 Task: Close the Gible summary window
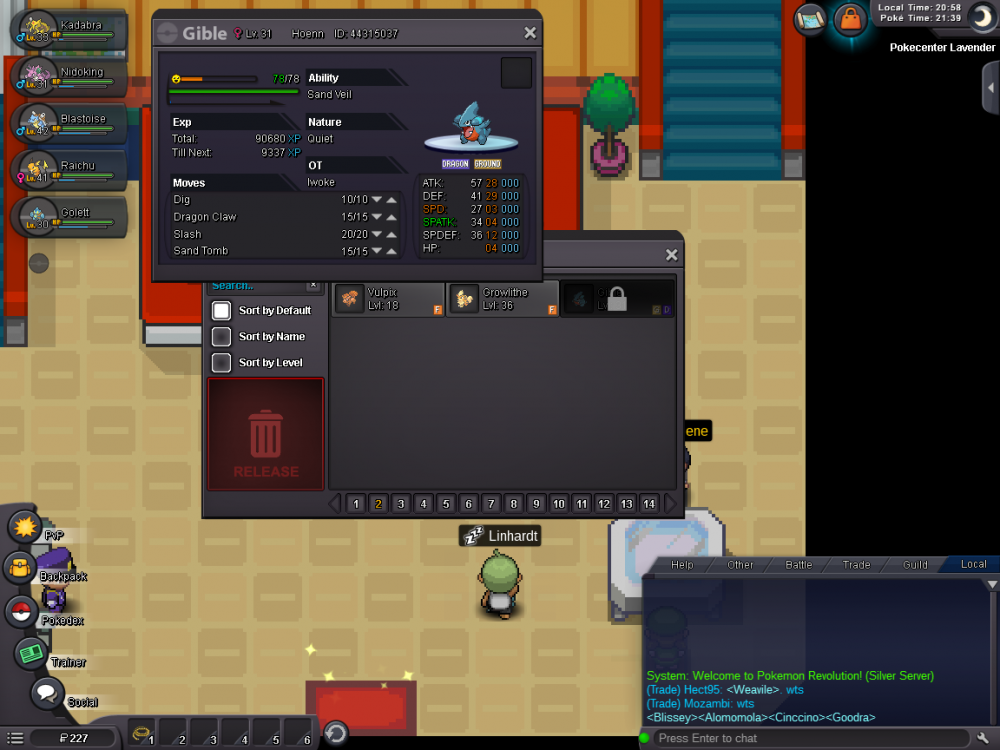(530, 33)
